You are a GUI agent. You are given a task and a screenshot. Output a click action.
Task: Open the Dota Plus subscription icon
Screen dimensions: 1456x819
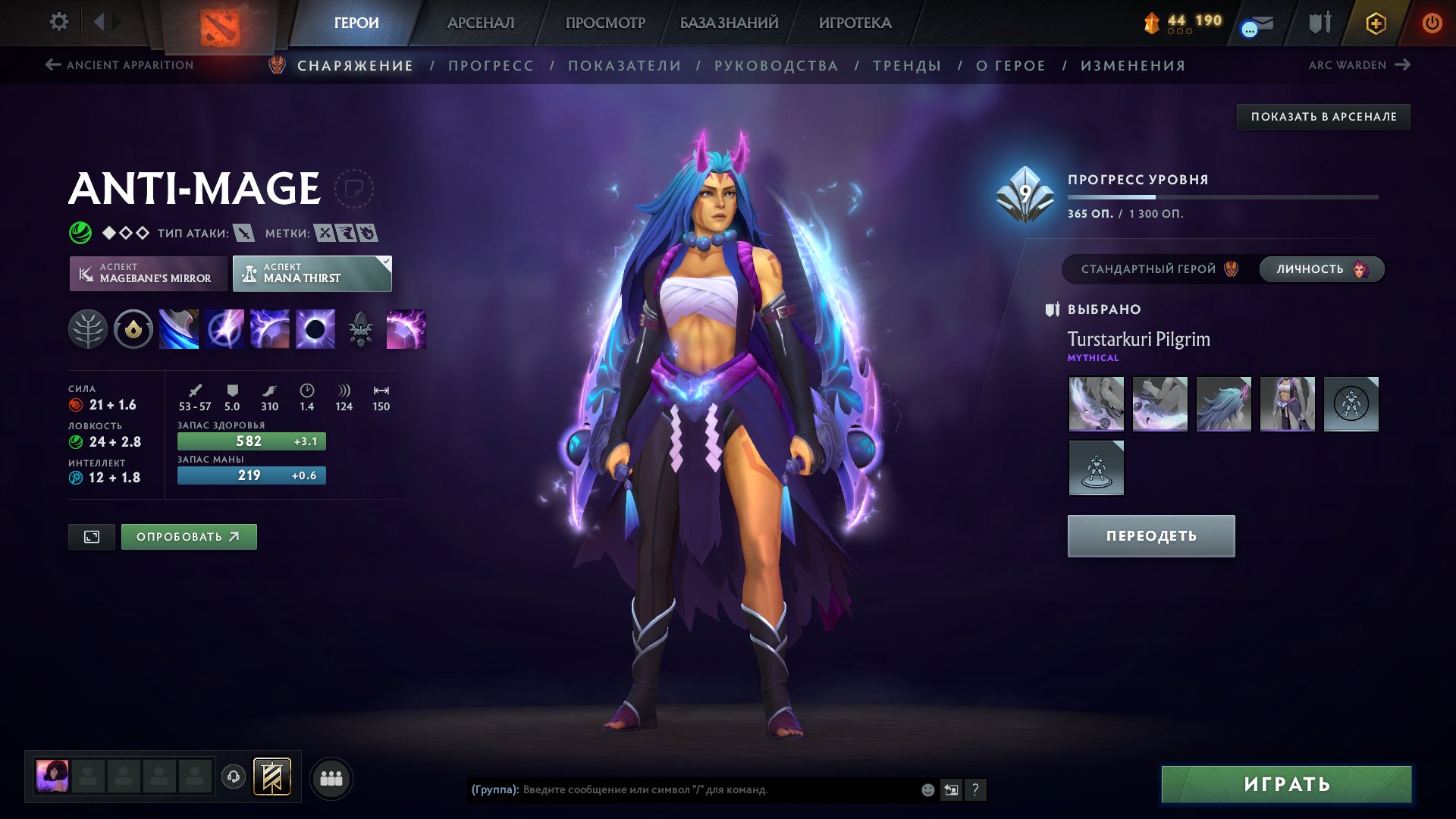point(1376,23)
